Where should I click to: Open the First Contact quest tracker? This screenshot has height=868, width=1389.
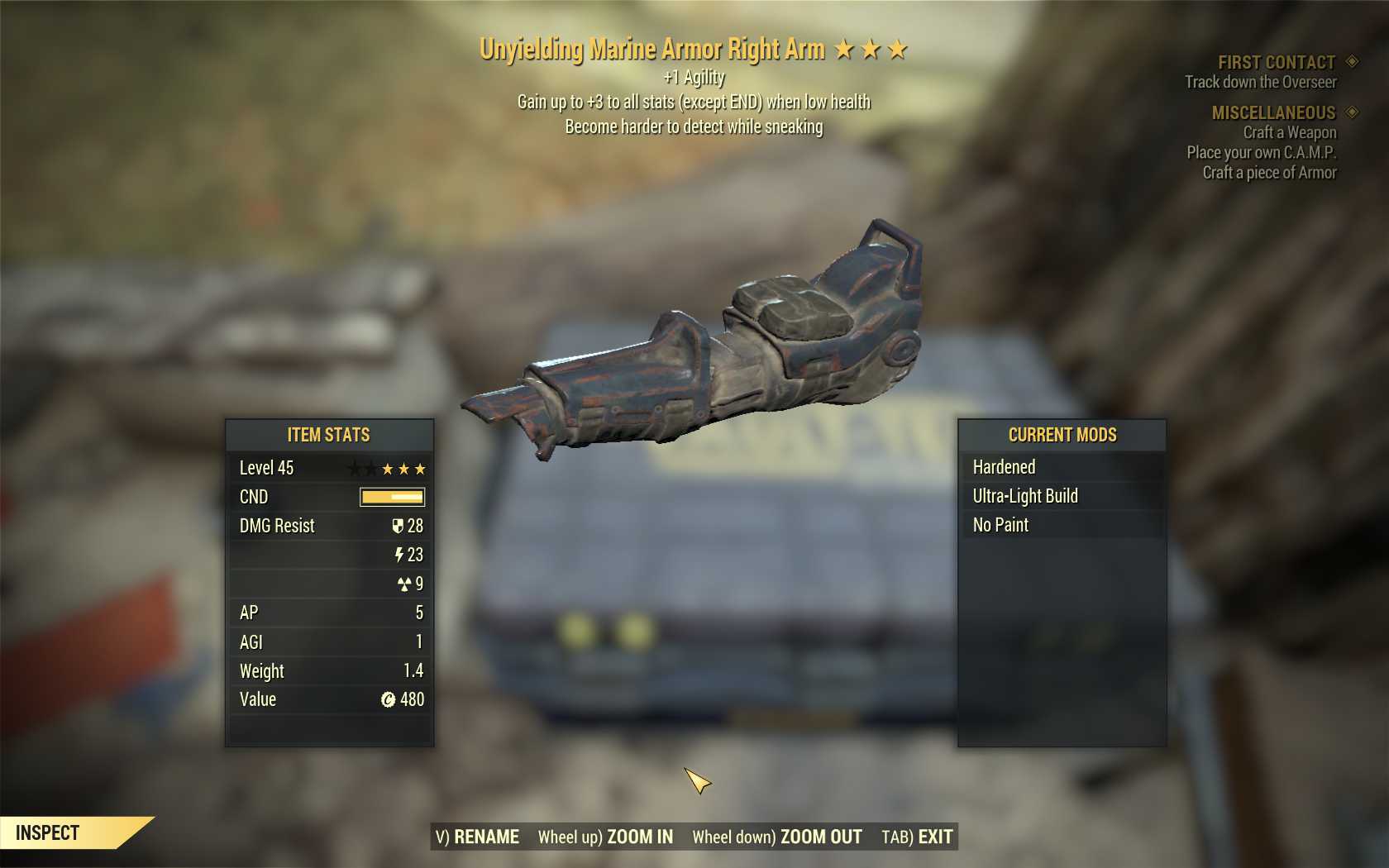click(1276, 63)
